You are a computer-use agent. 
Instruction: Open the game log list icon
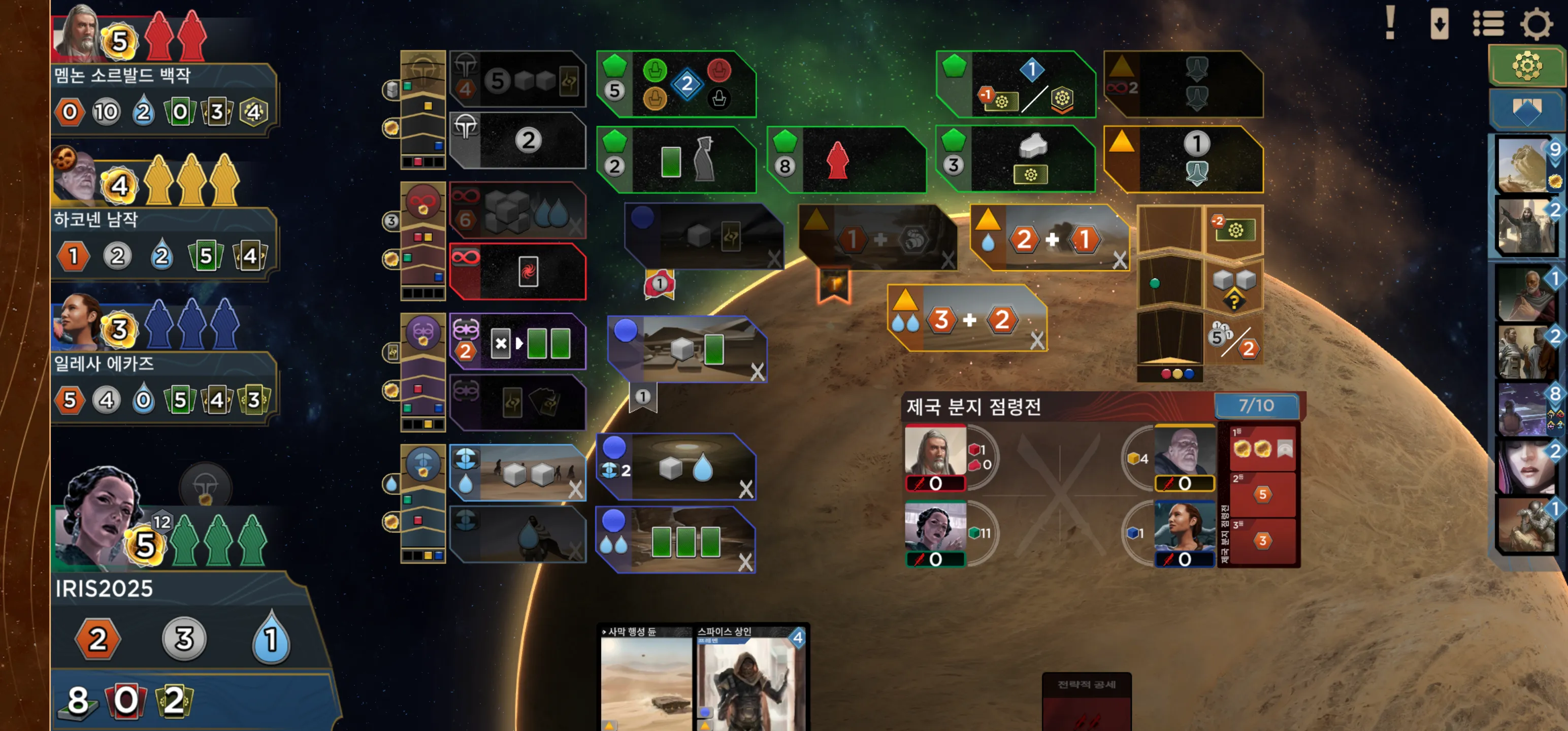click(x=1488, y=24)
